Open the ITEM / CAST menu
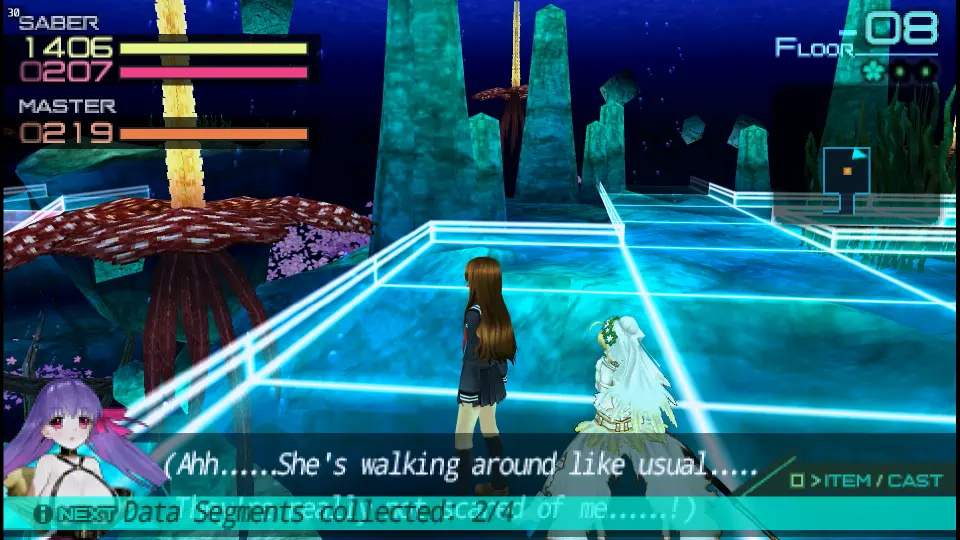This screenshot has height=540, width=960. tap(866, 481)
